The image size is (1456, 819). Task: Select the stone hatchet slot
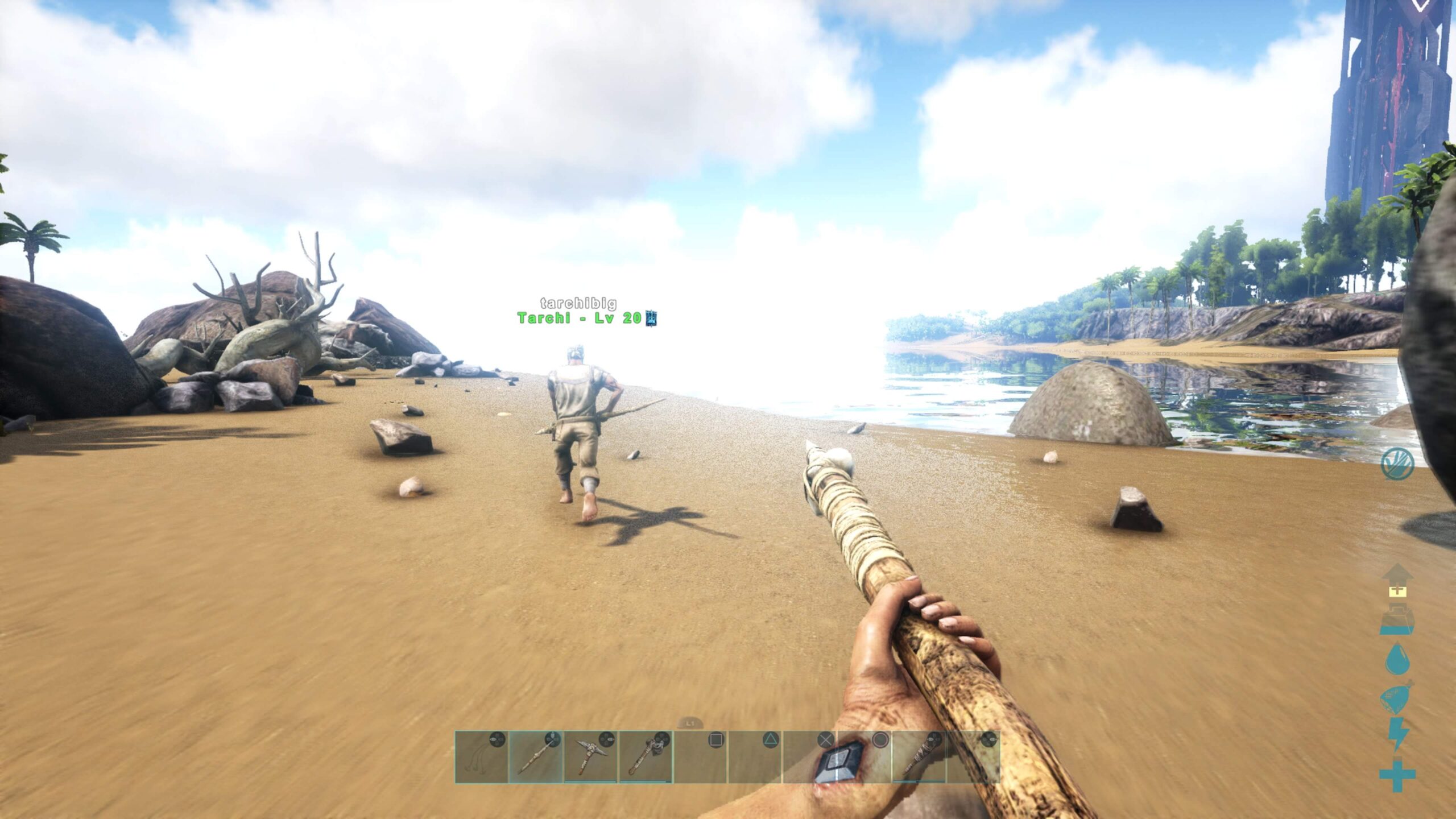click(x=645, y=757)
